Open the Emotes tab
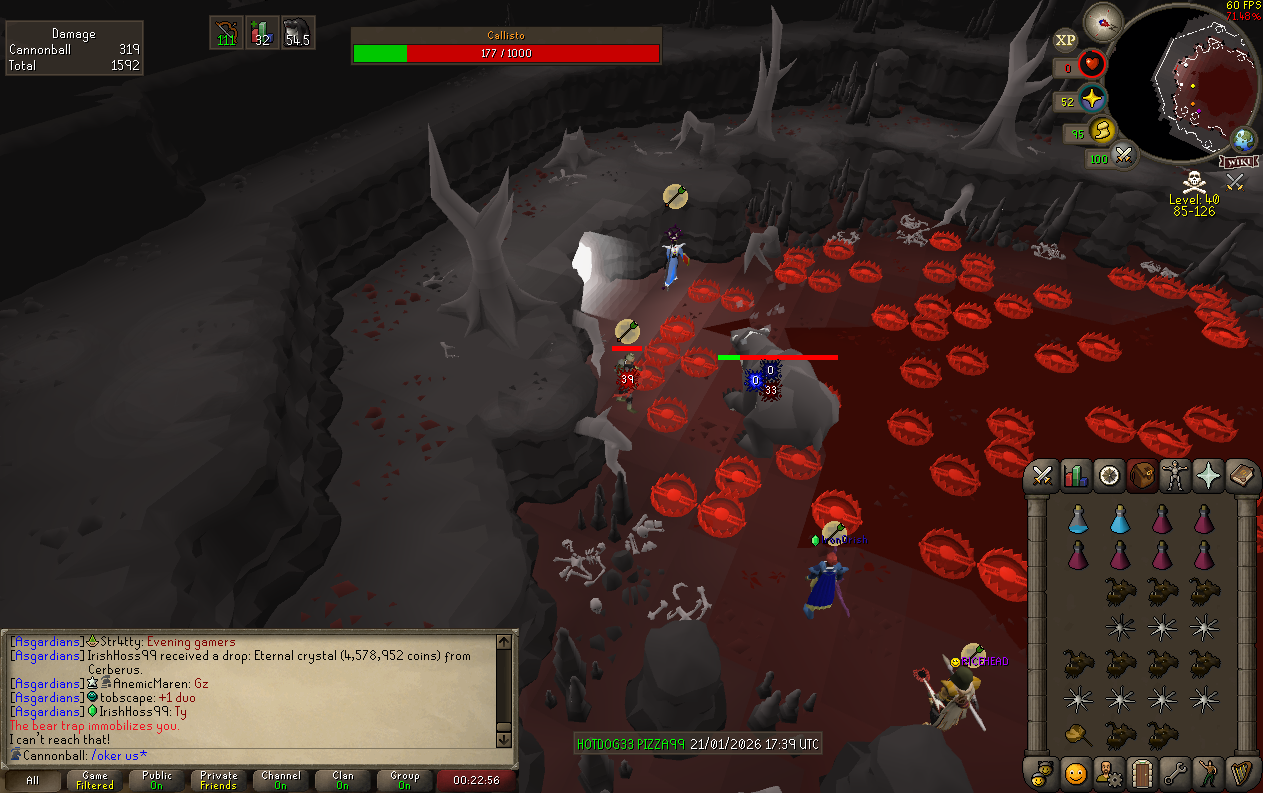Screen dimensions: 1263x793 (x=1208, y=773)
